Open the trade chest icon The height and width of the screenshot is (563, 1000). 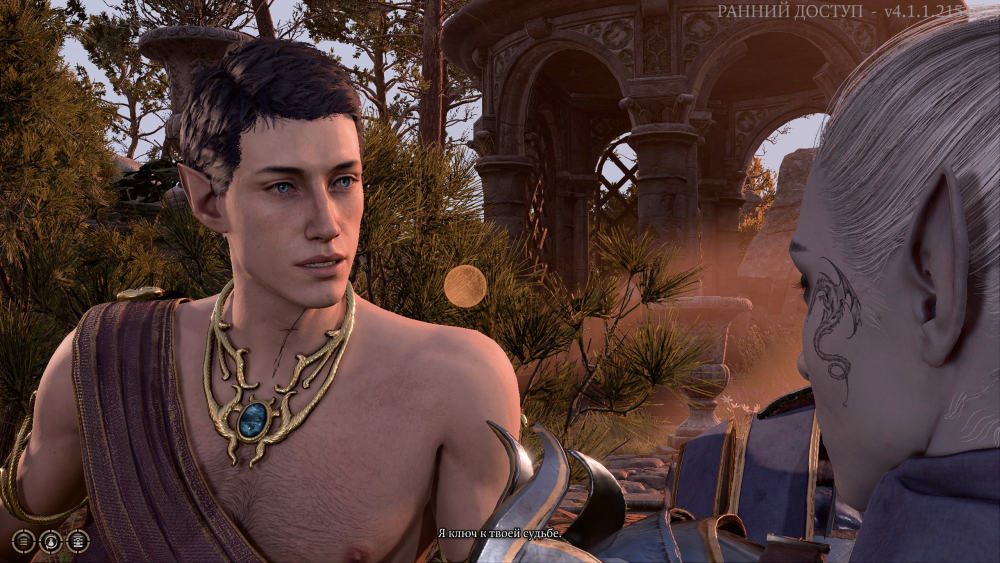(x=77, y=541)
